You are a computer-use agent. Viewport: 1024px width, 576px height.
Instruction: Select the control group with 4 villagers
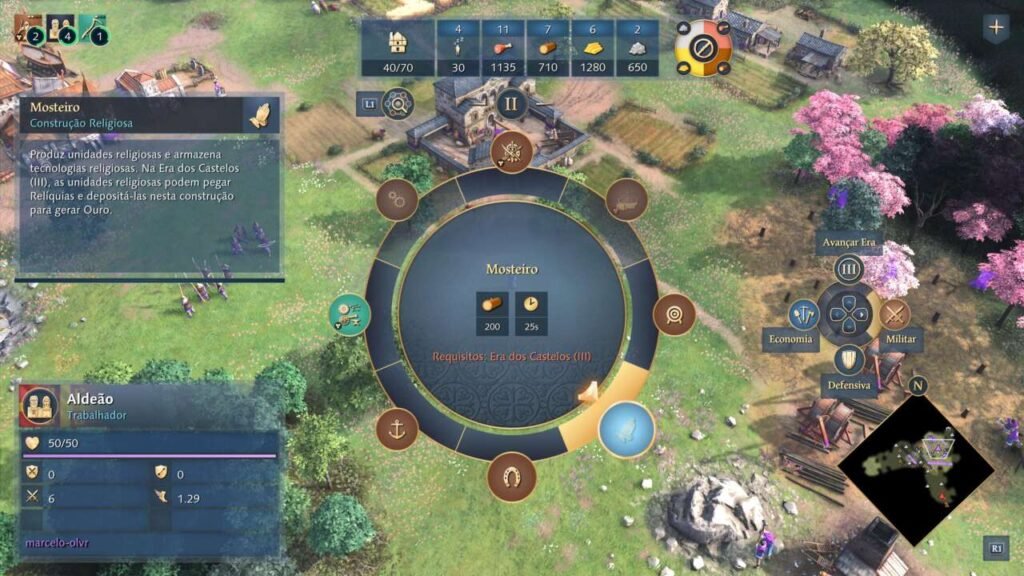click(60, 29)
